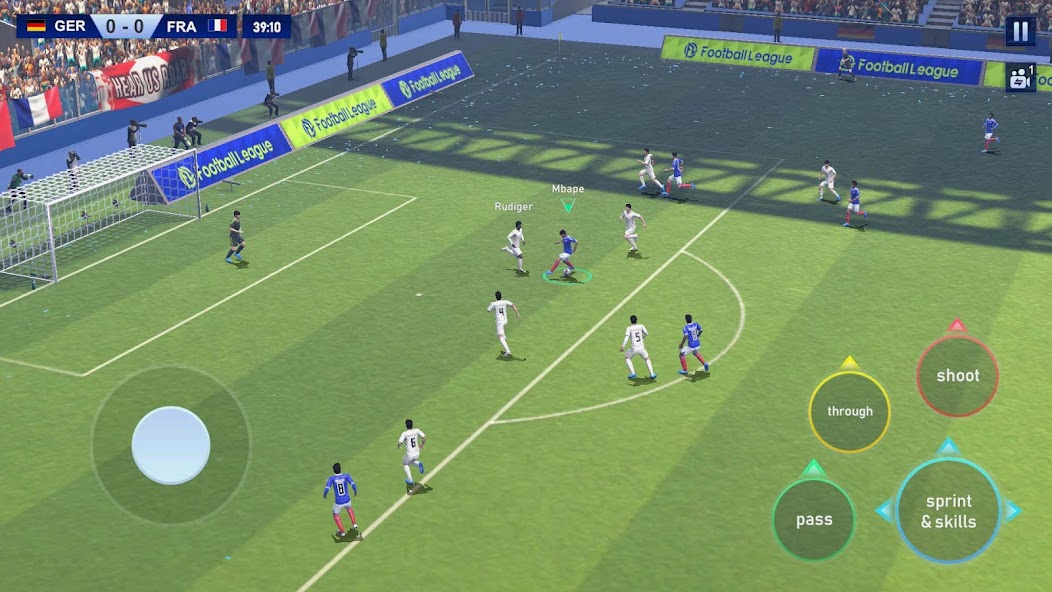Image resolution: width=1052 pixels, height=592 pixels.
Task: Pause the match
Action: pos(1020,31)
